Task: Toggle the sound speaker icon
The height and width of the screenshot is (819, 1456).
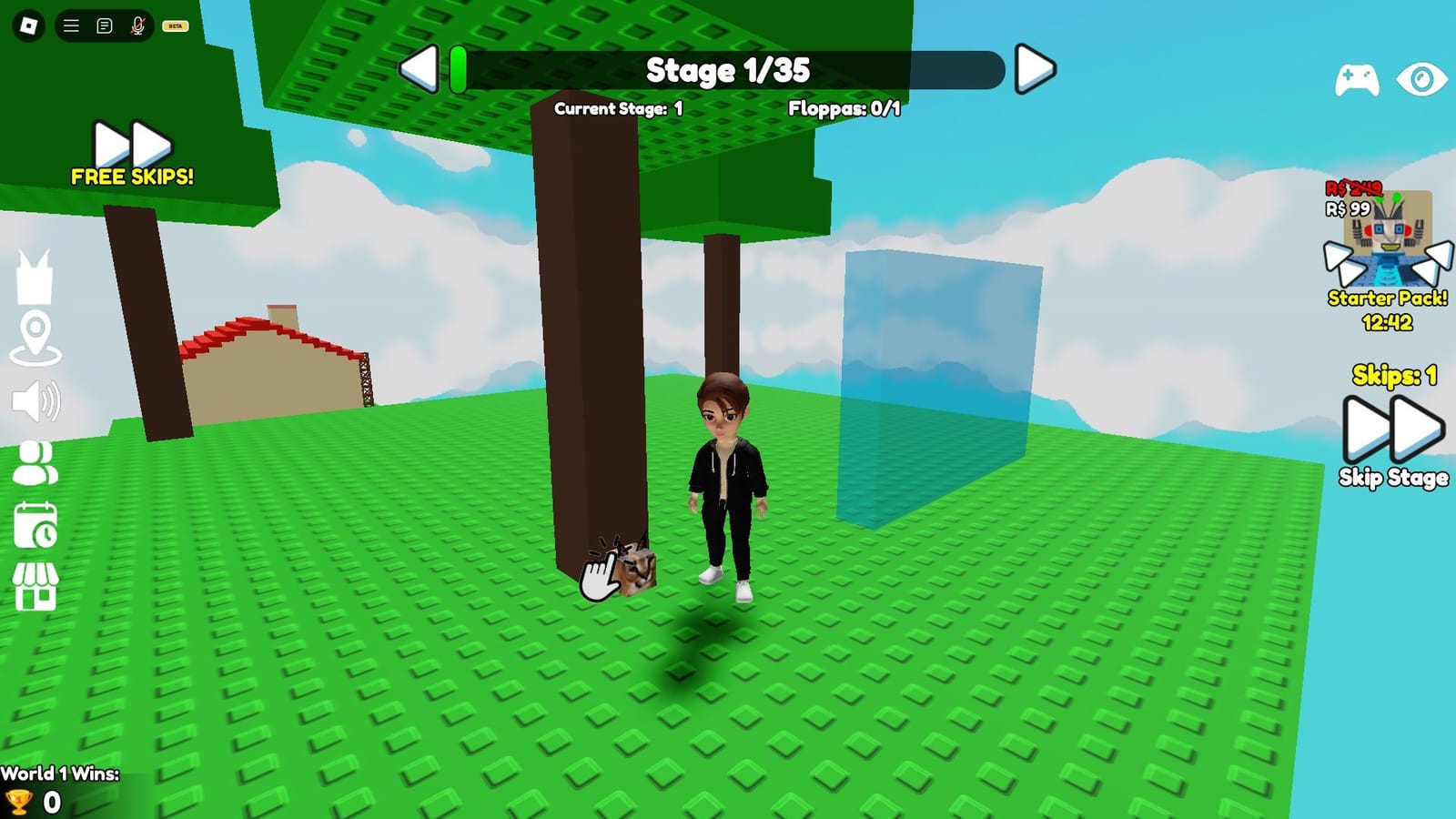Action: pyautogui.click(x=36, y=399)
